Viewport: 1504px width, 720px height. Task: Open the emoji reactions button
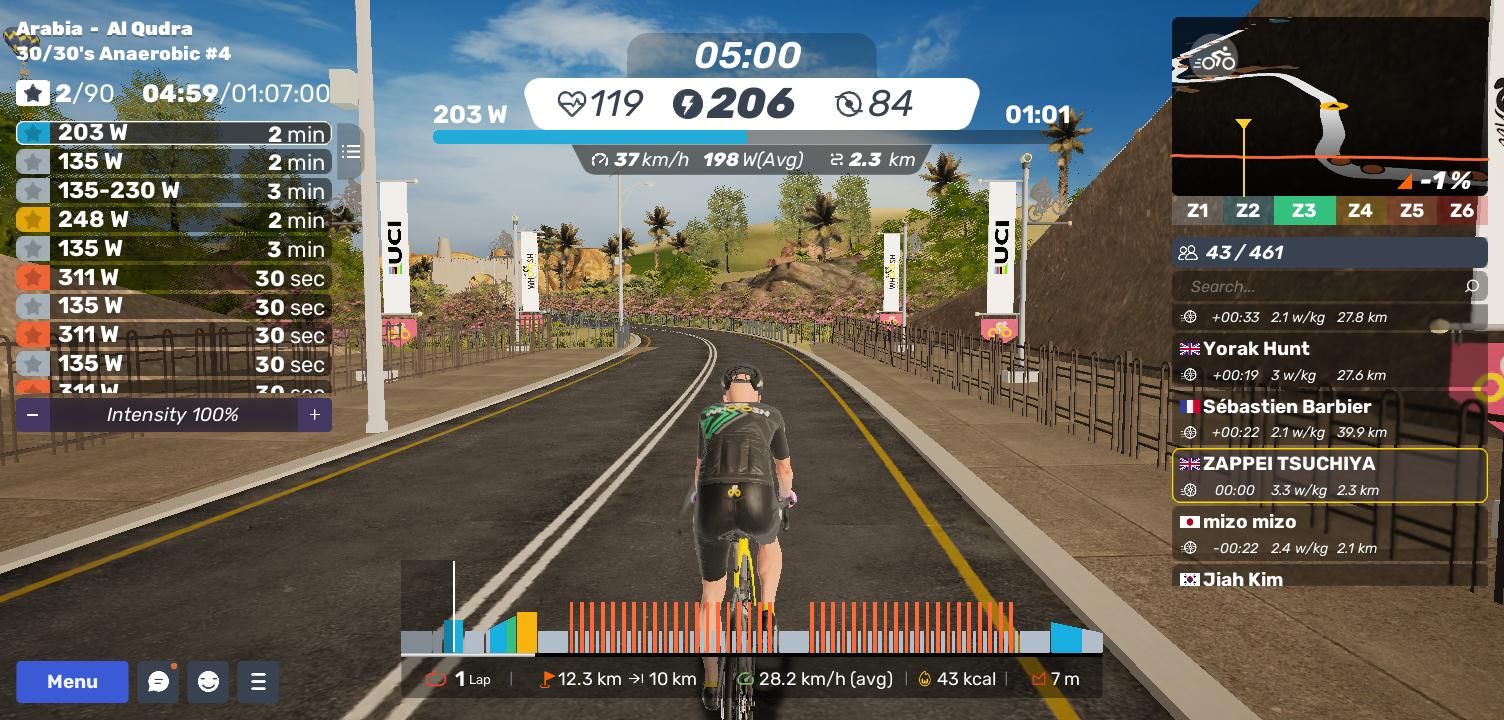pyautogui.click(x=208, y=682)
